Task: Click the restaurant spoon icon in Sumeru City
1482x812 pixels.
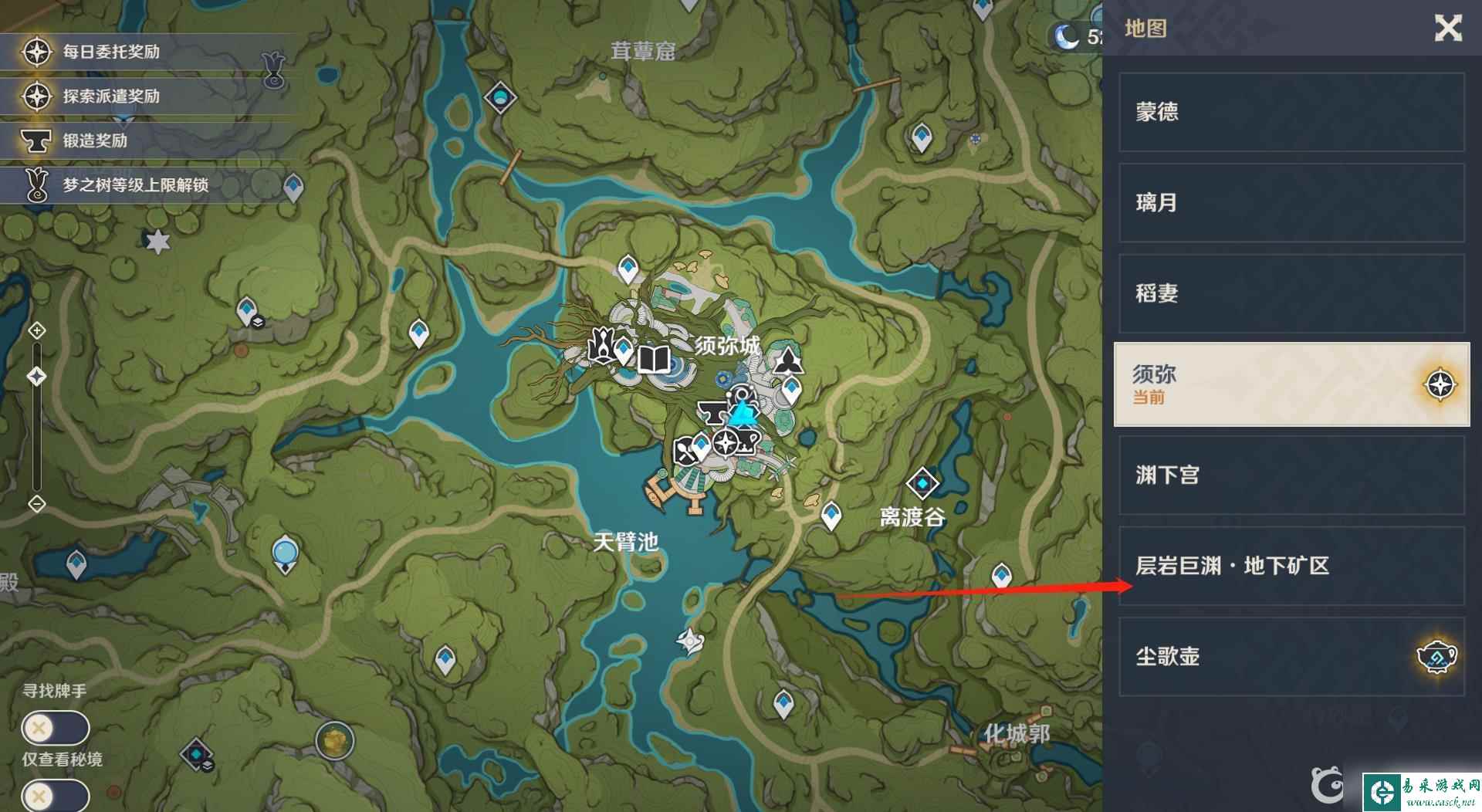Action: point(685,450)
